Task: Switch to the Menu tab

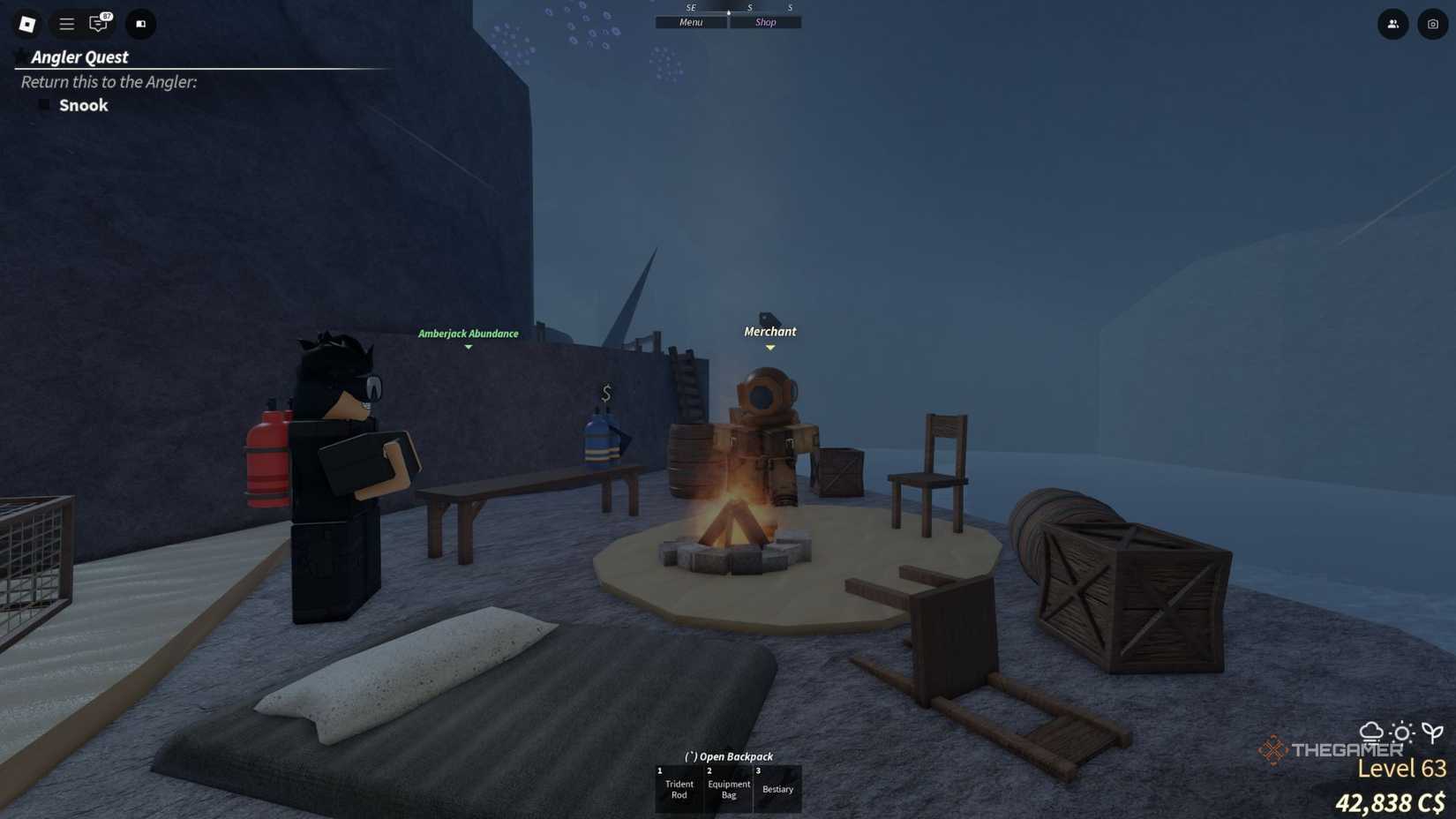Action: (690, 22)
